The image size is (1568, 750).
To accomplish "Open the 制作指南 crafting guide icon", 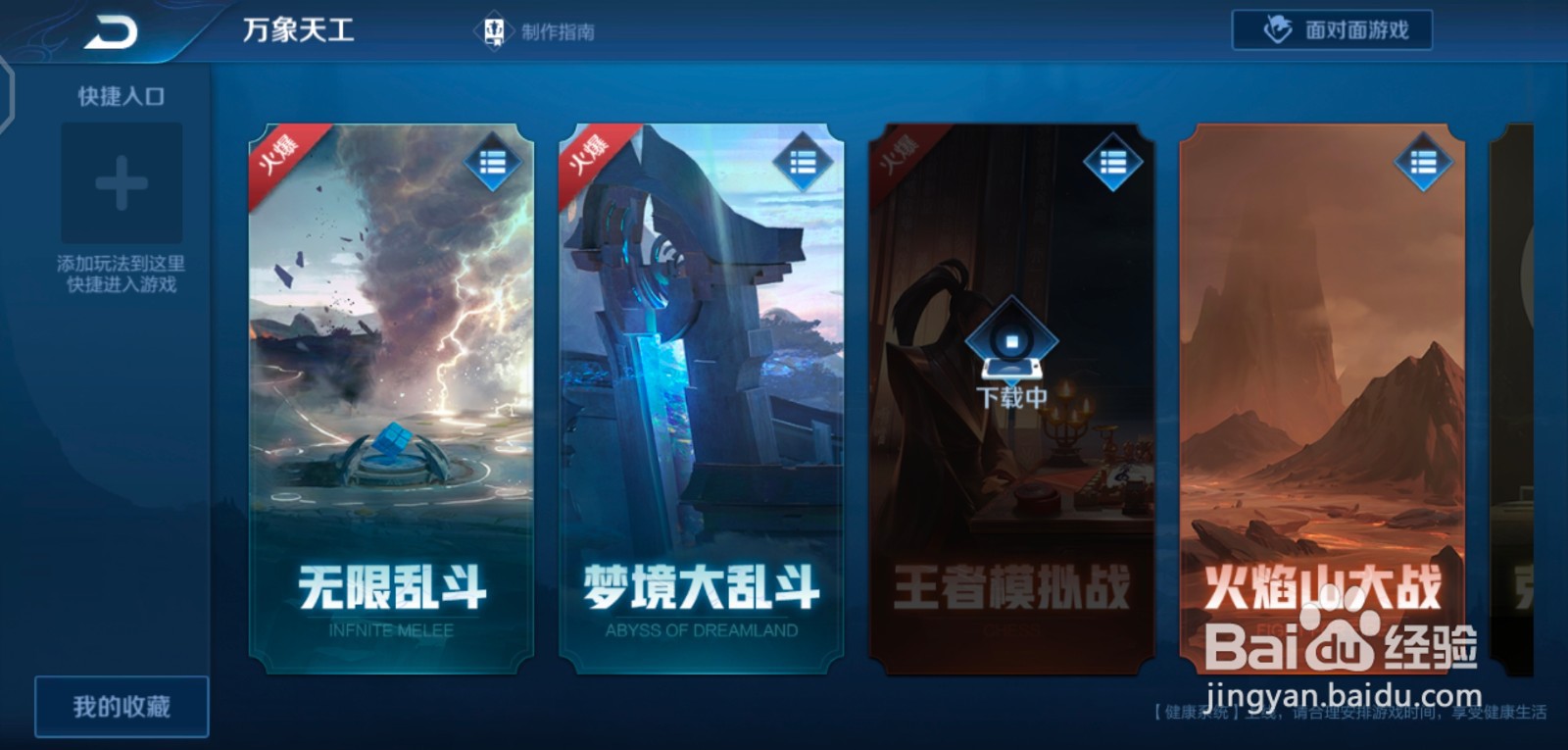I will pyautogui.click(x=493, y=29).
